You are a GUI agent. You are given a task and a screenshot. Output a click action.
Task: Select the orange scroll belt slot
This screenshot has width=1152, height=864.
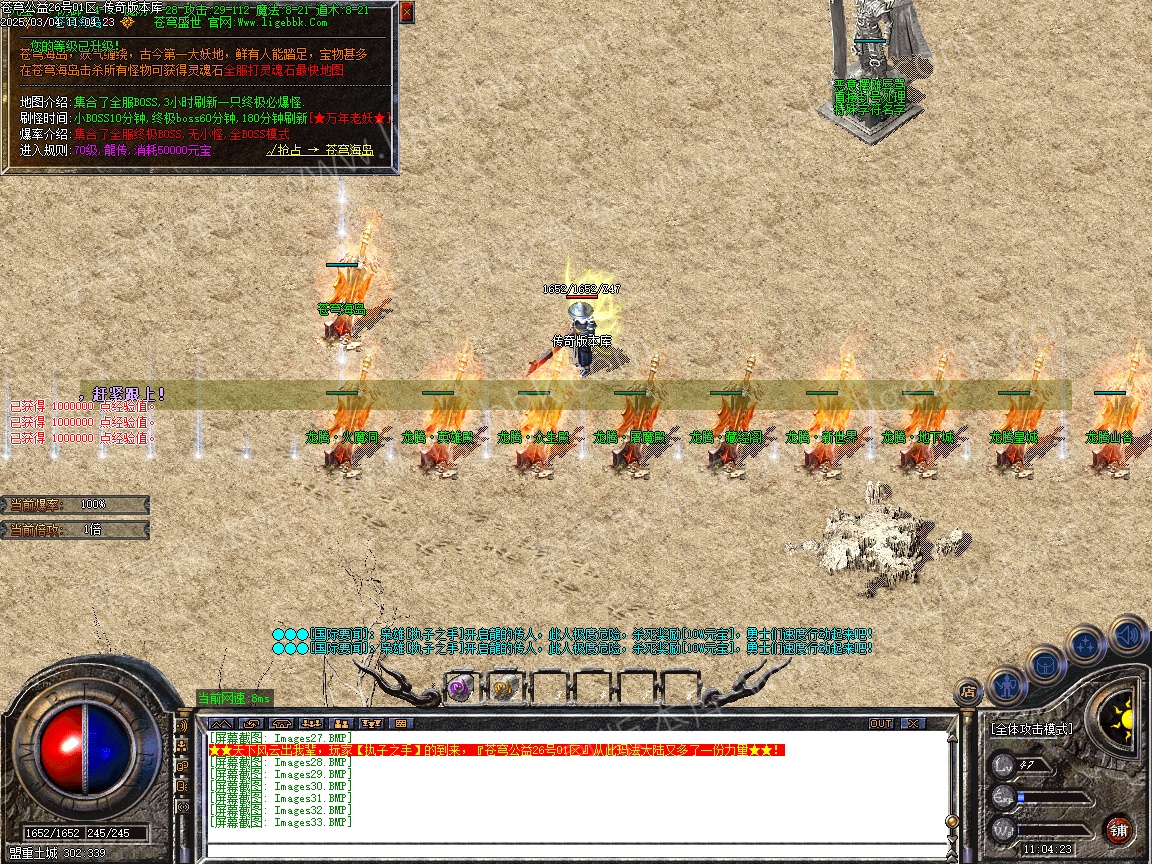click(503, 687)
